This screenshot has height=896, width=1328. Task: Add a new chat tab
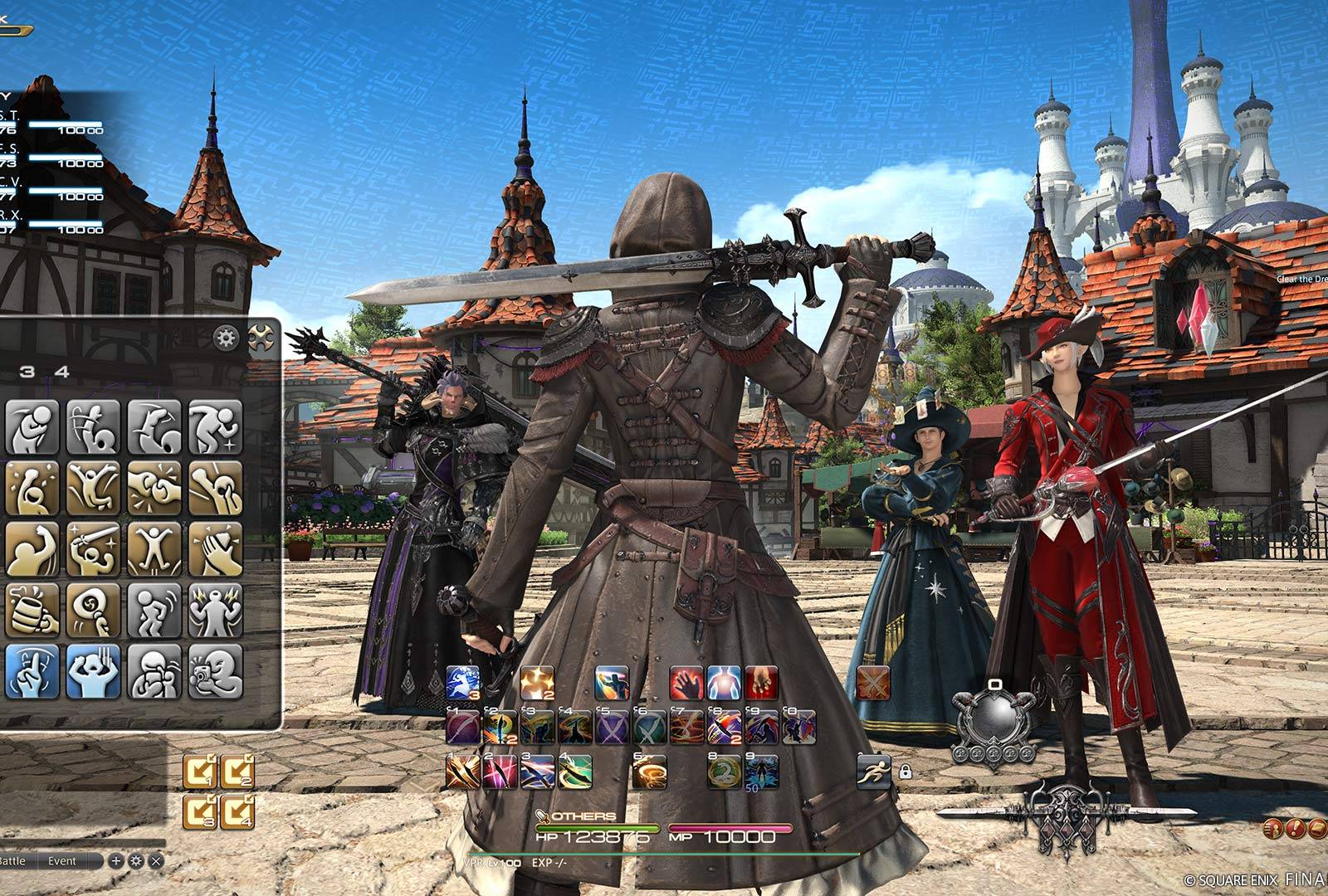point(116,861)
